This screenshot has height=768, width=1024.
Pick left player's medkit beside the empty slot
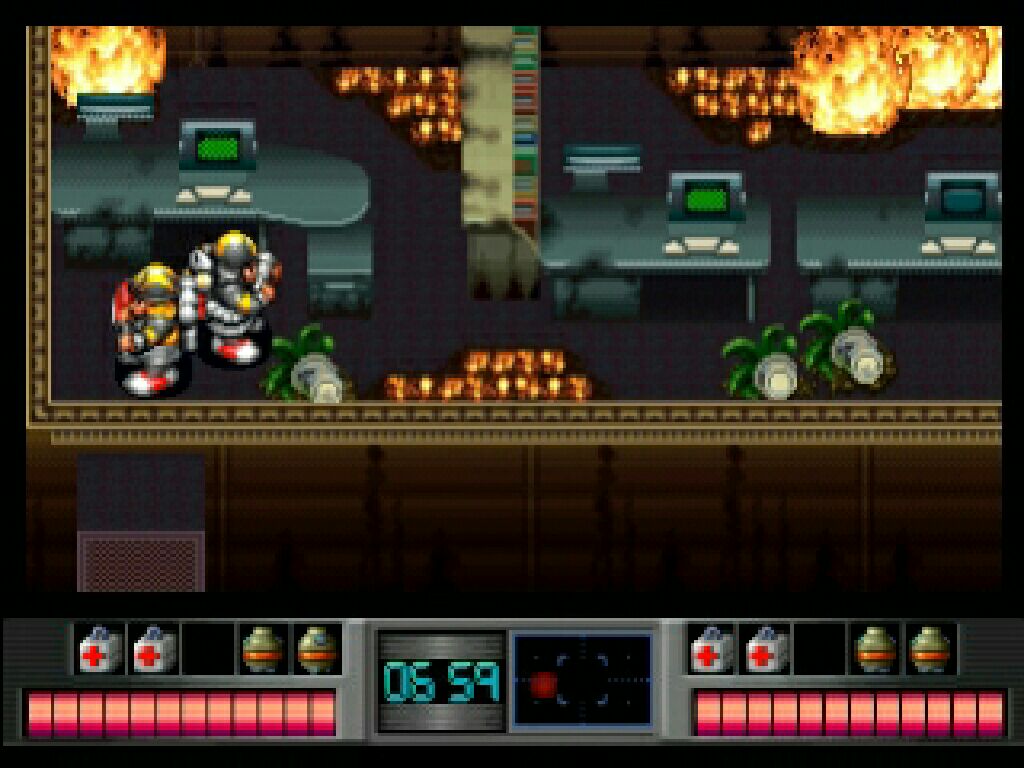153,649
